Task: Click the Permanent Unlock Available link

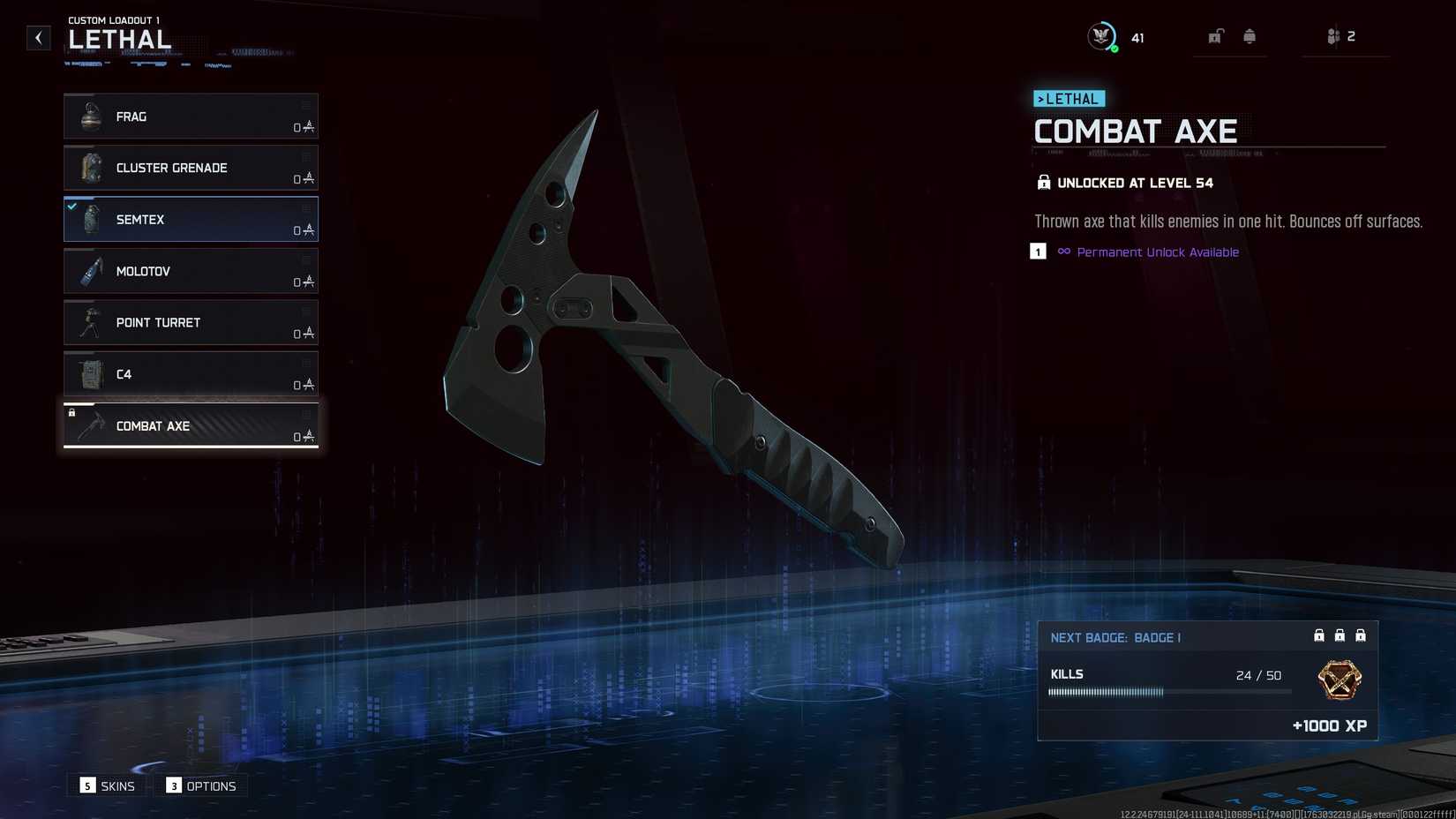Action: pos(1157,252)
